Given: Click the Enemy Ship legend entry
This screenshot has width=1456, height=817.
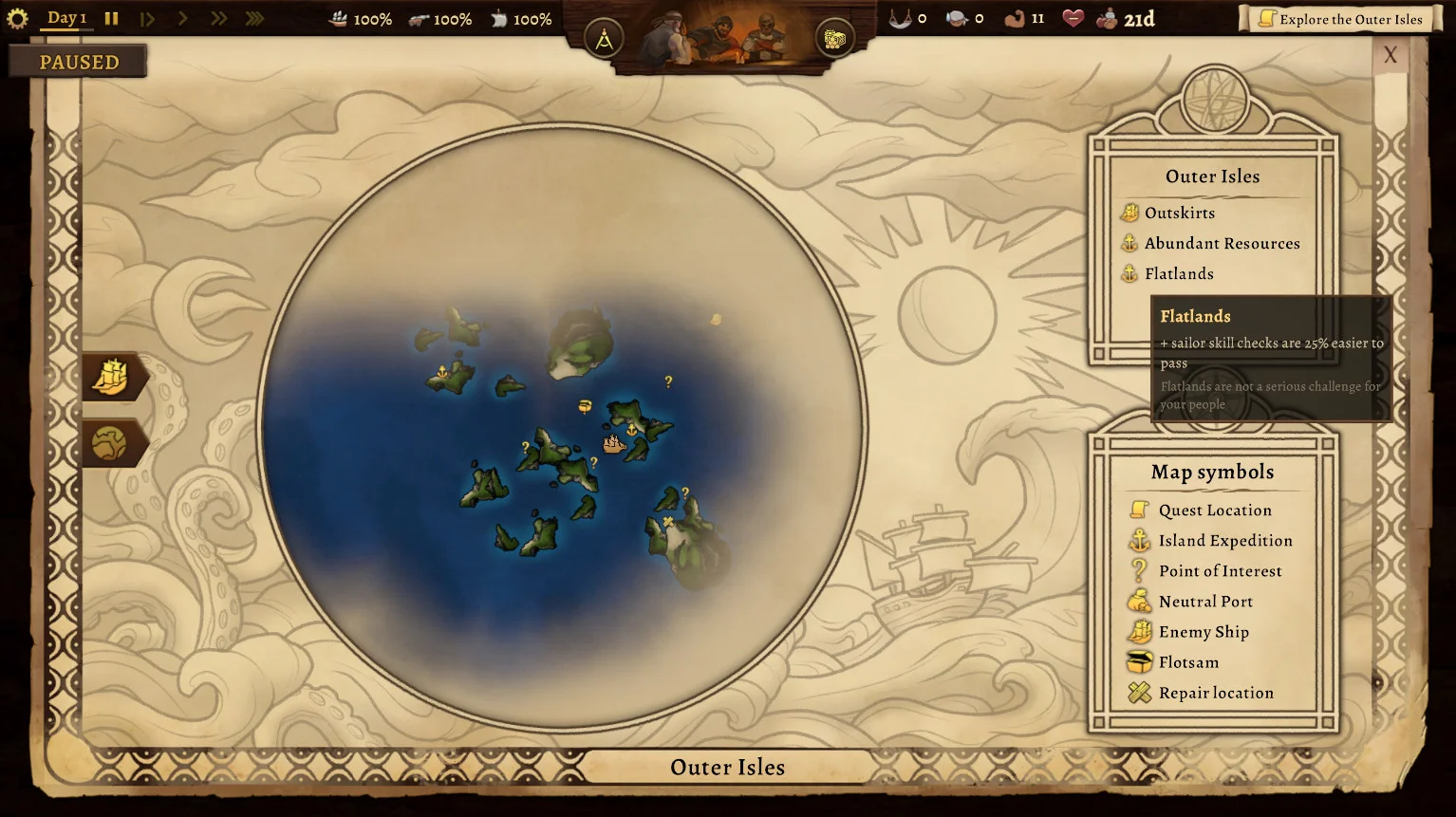Looking at the screenshot, I should pos(1203,632).
